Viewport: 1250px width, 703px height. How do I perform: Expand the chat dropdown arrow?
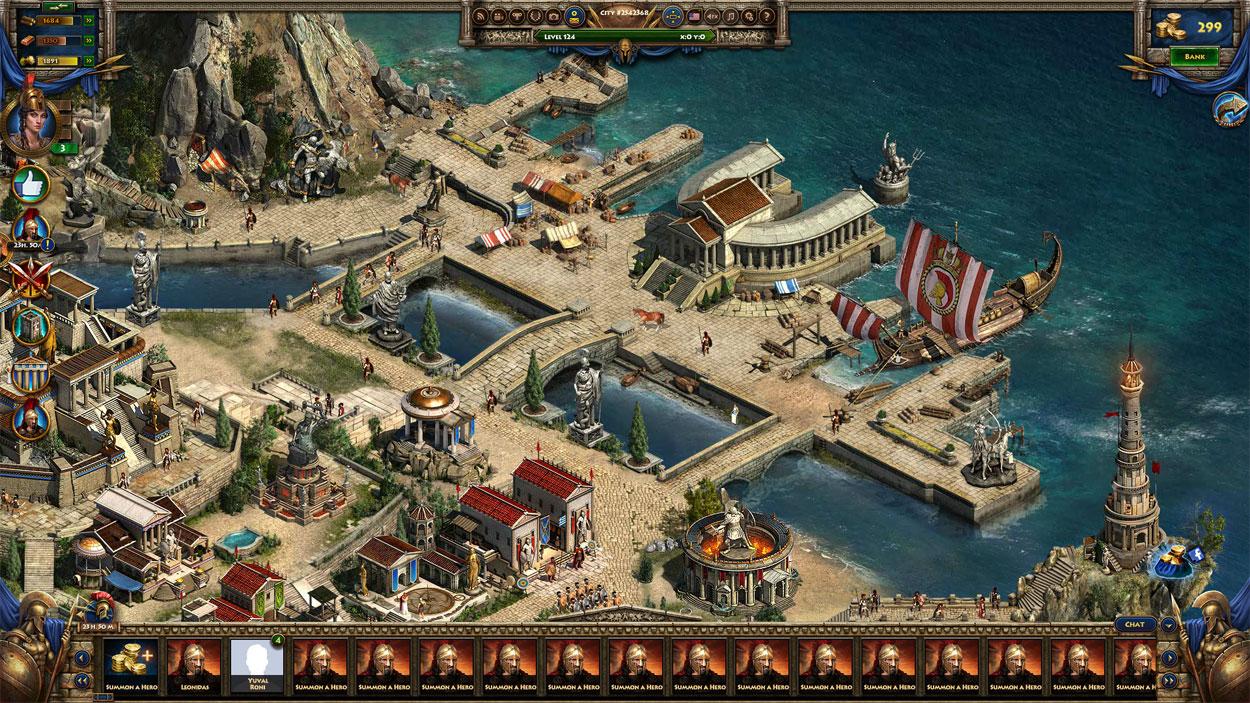tap(1169, 625)
